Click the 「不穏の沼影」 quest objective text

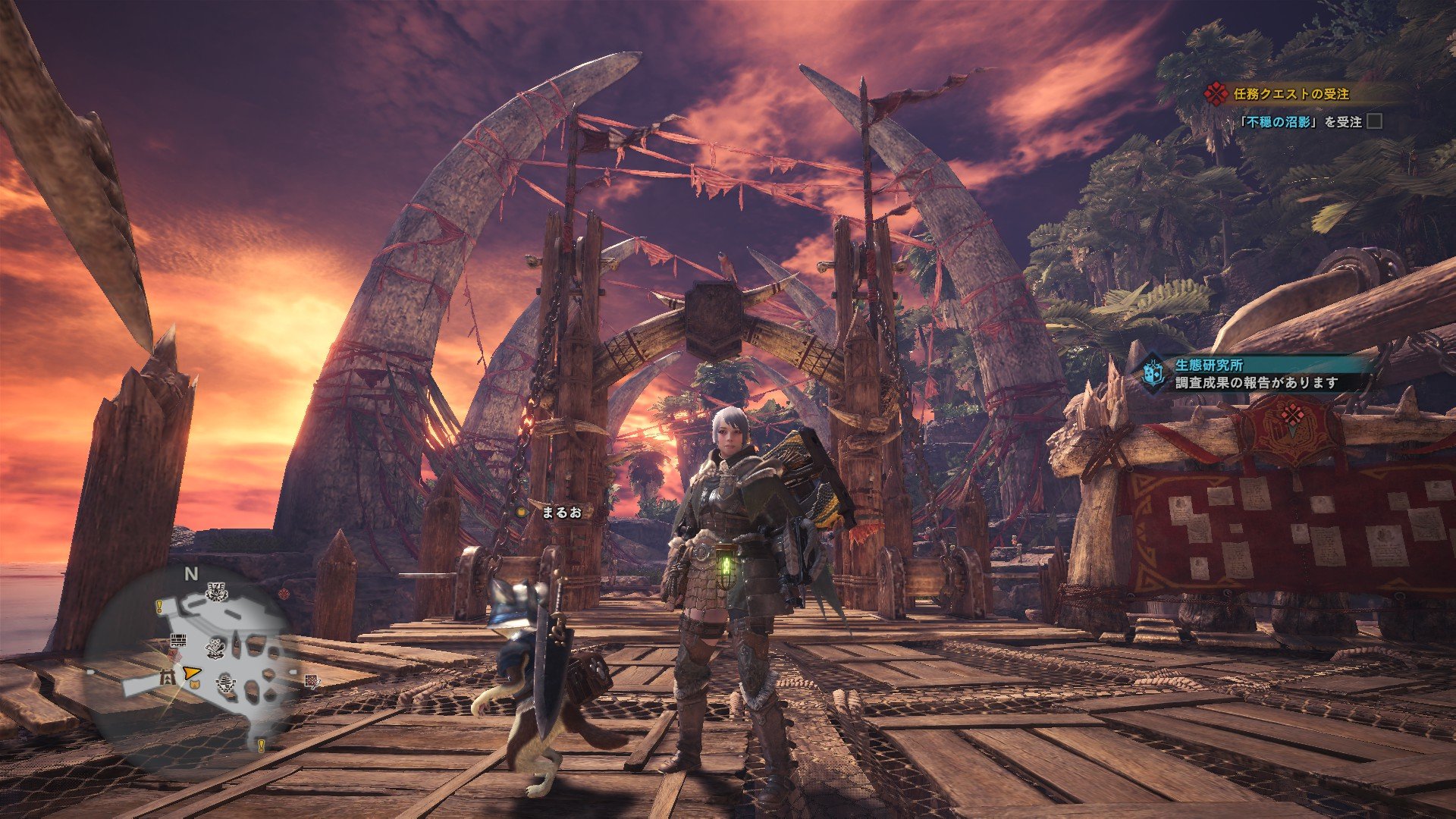pos(1279,121)
